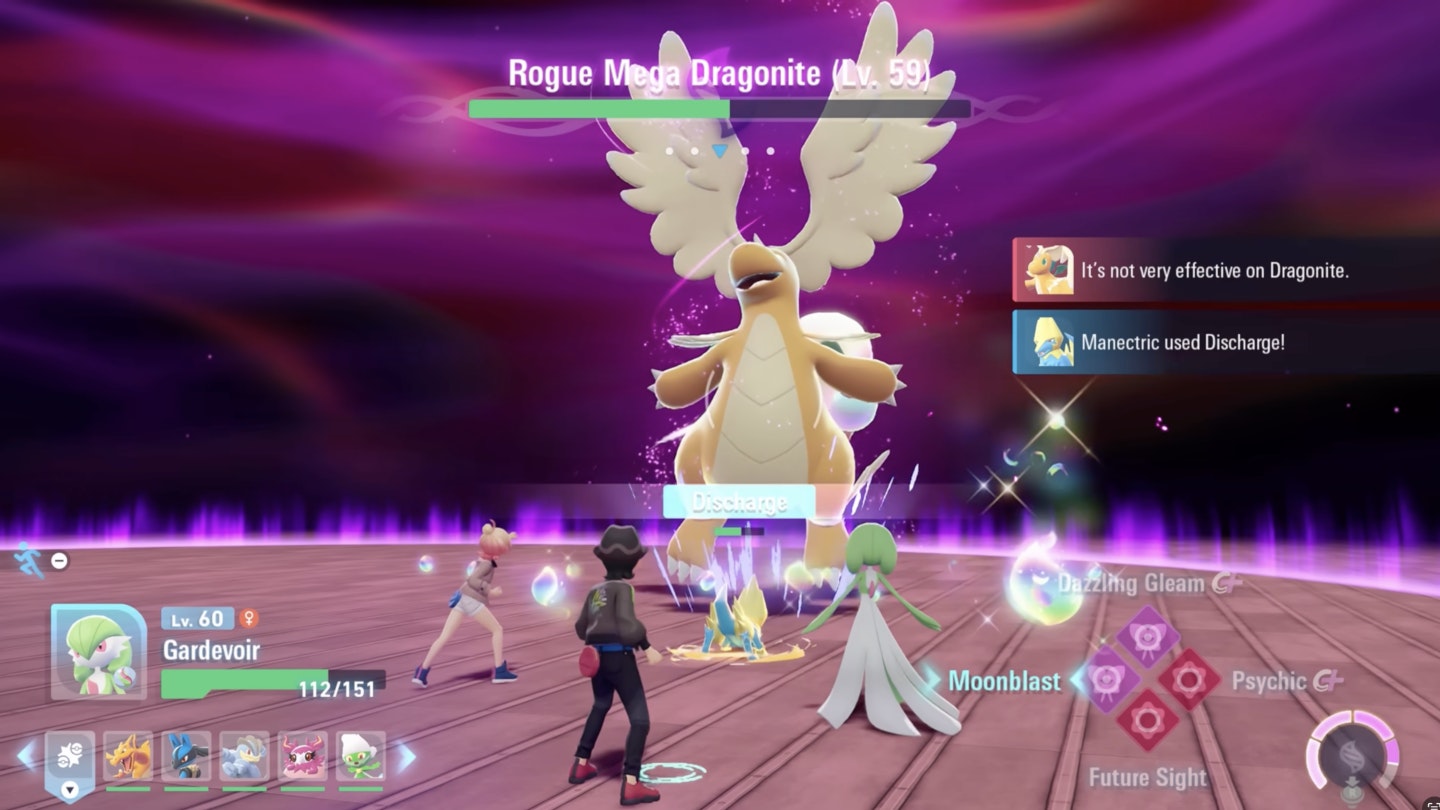This screenshot has width=1440, height=810.
Task: Select the Dazzling Gleam move diamond
Action: tap(1147, 637)
